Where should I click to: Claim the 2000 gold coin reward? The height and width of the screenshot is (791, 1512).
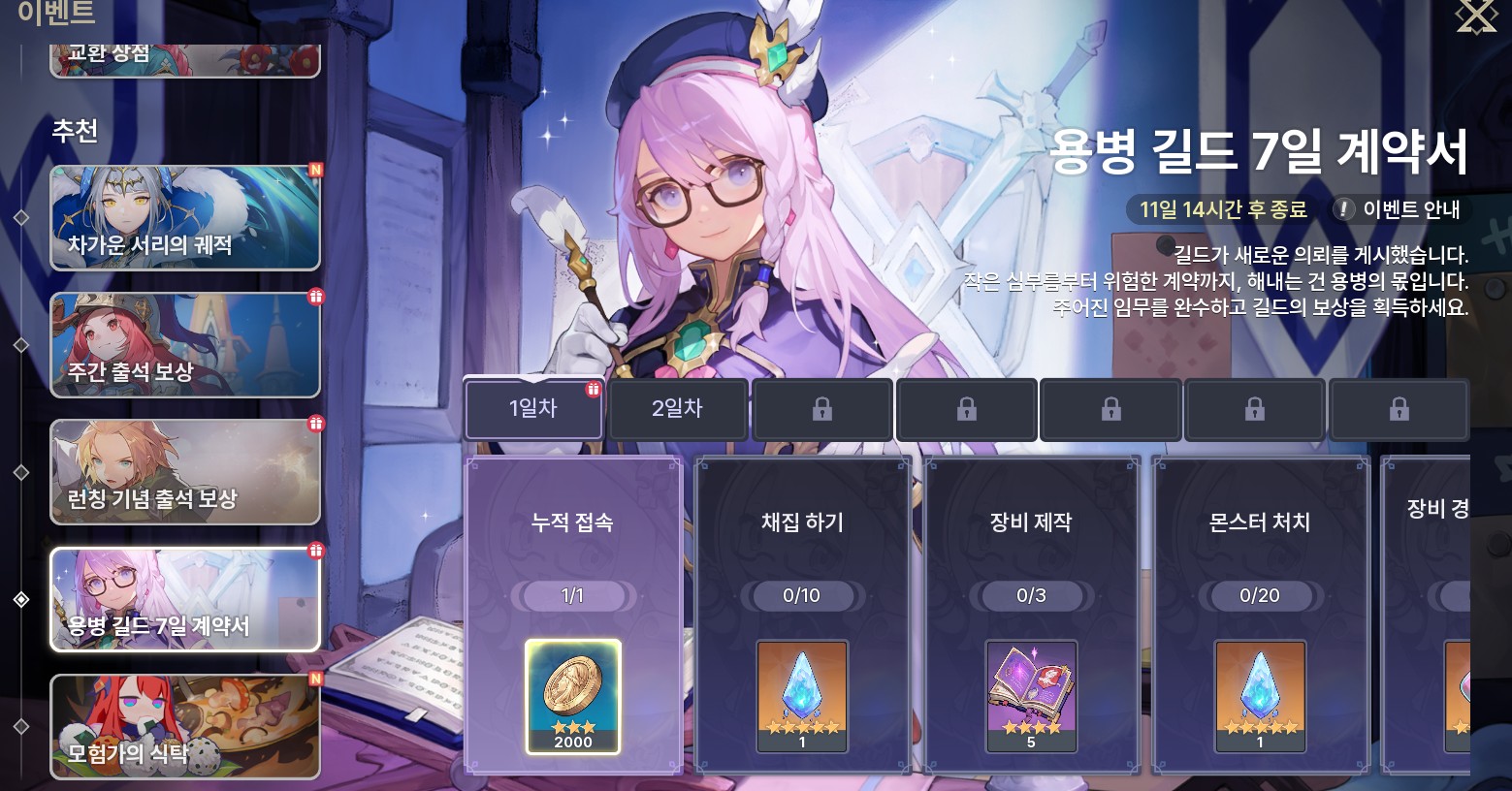pos(573,696)
